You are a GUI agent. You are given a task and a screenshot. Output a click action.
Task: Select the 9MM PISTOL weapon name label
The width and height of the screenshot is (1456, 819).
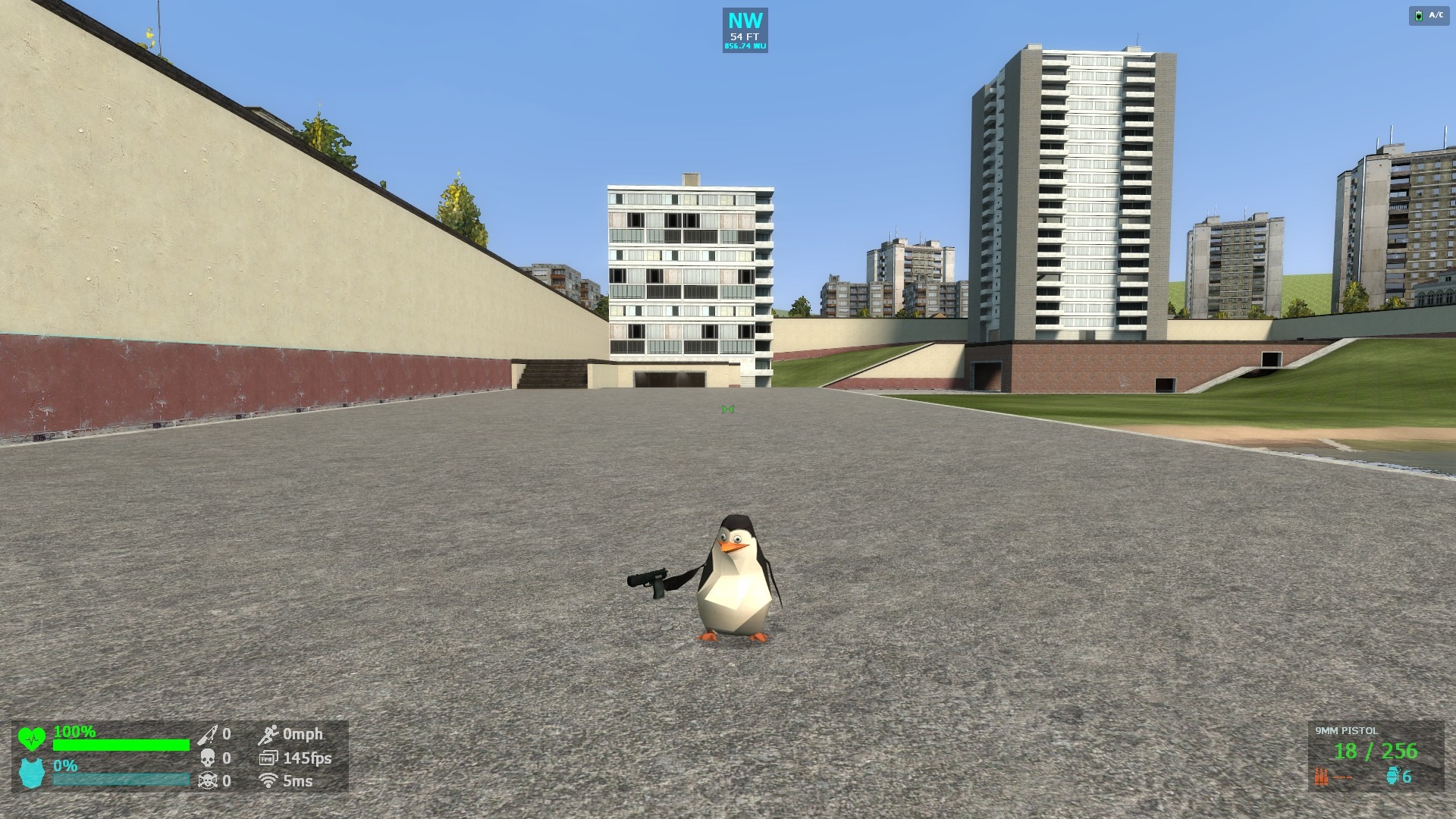(1346, 730)
